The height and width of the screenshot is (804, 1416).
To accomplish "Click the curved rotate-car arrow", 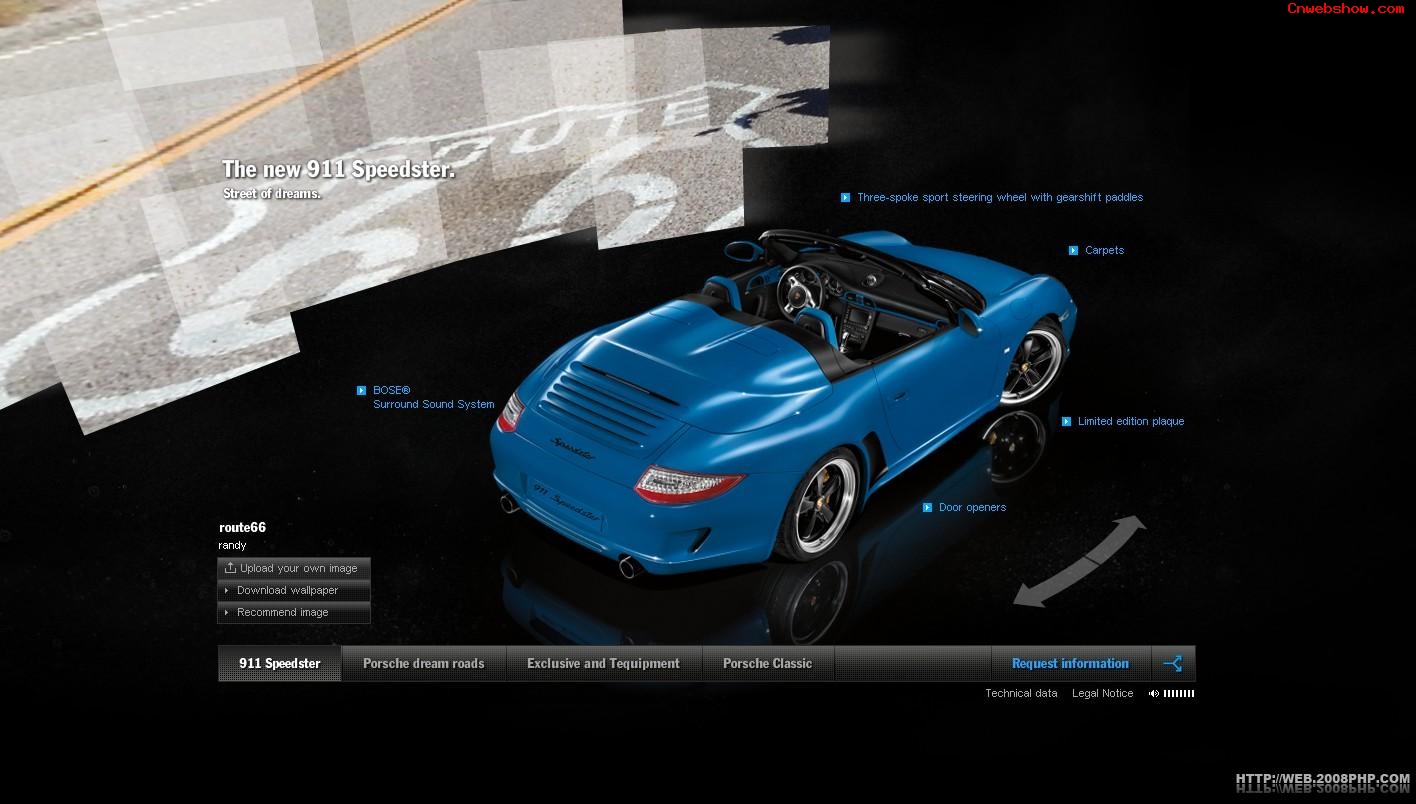I will [1080, 560].
